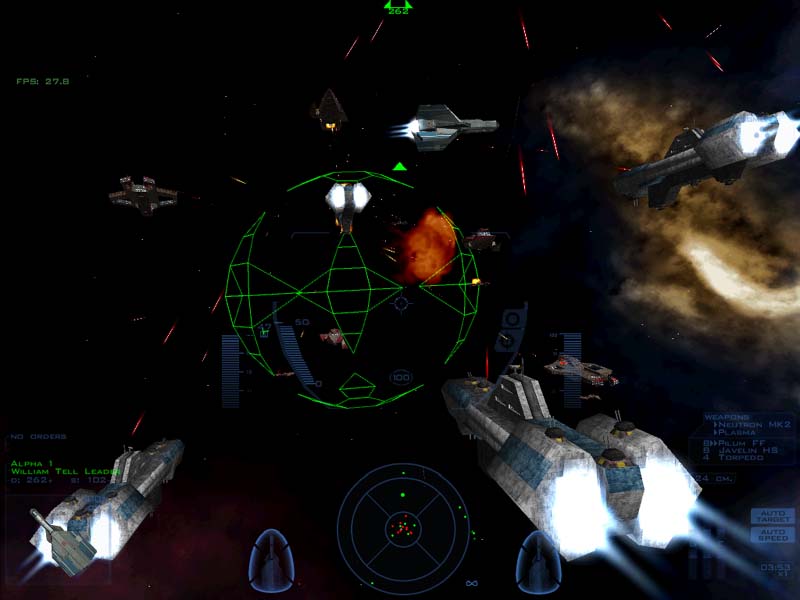Select the Alpha 1 target info panel

[60, 472]
